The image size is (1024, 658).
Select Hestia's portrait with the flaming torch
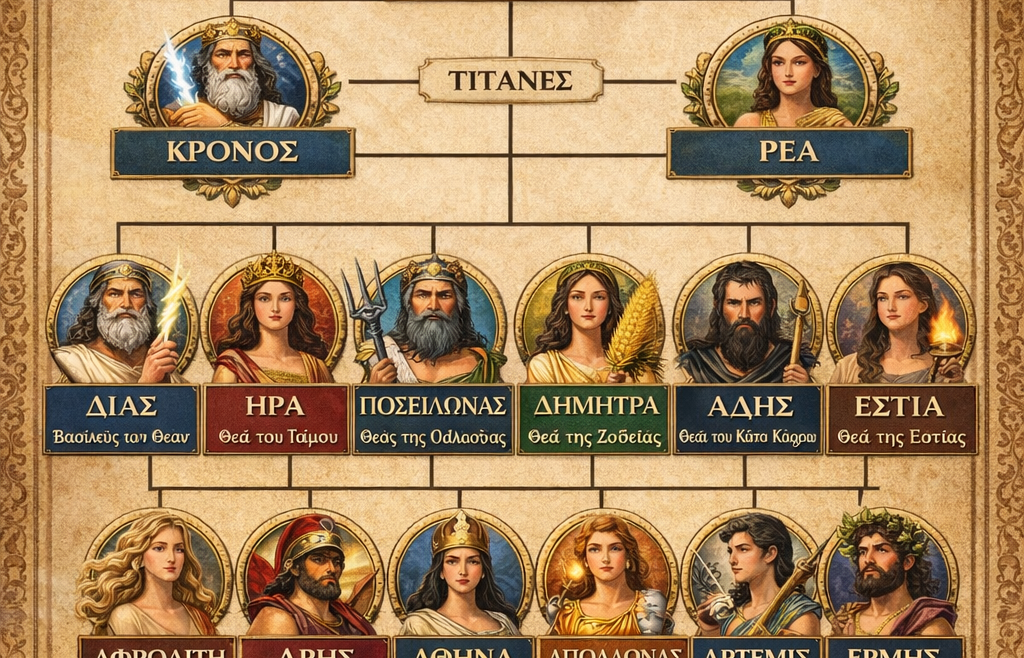point(901,320)
